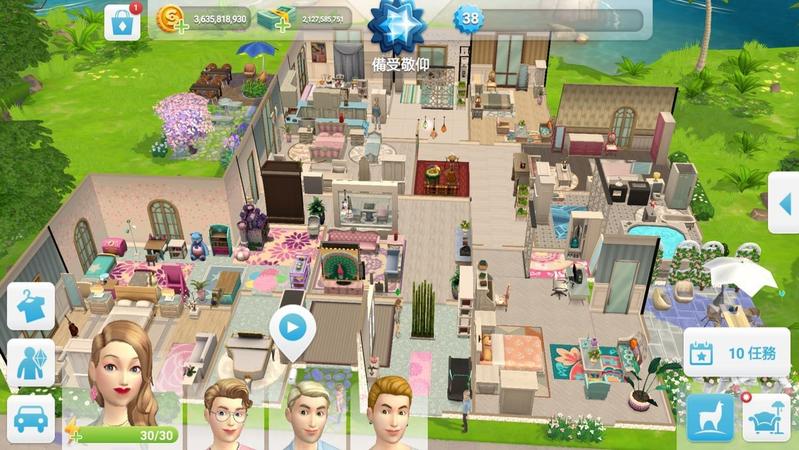
Task: Select the blonde male Sim portrait
Action: click(312, 412)
